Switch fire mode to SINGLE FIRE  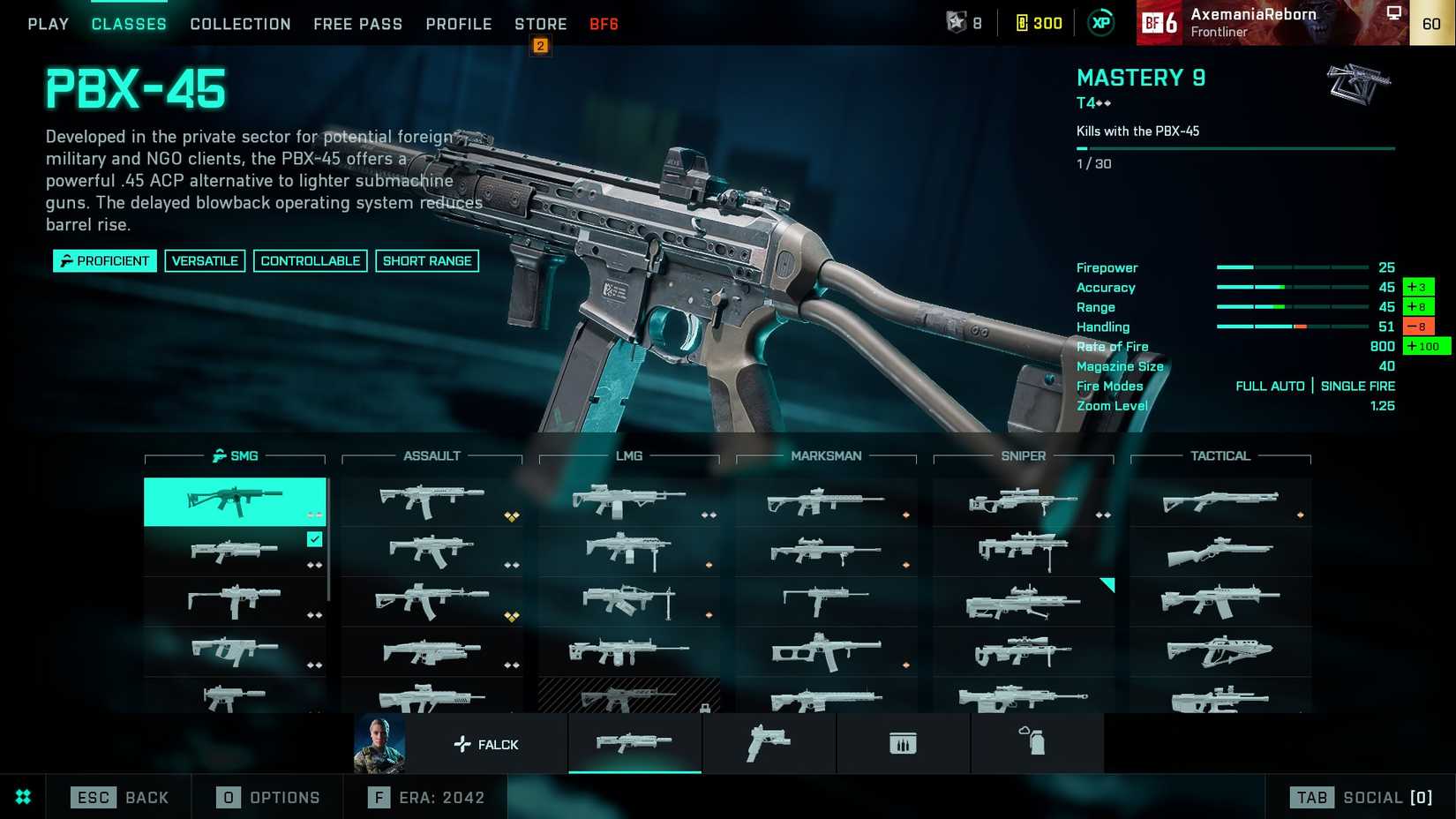1358,386
